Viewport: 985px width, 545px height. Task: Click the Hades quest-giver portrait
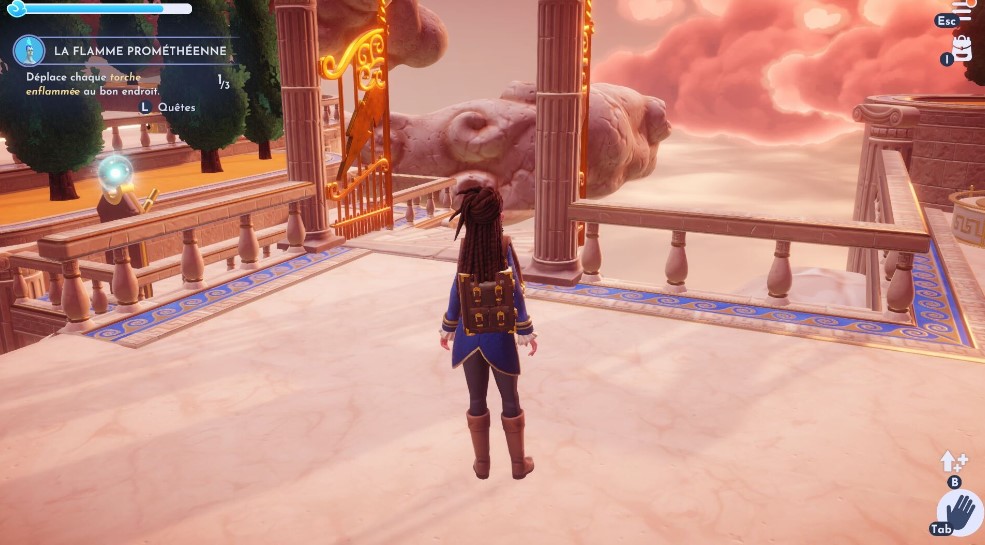[x=28, y=50]
